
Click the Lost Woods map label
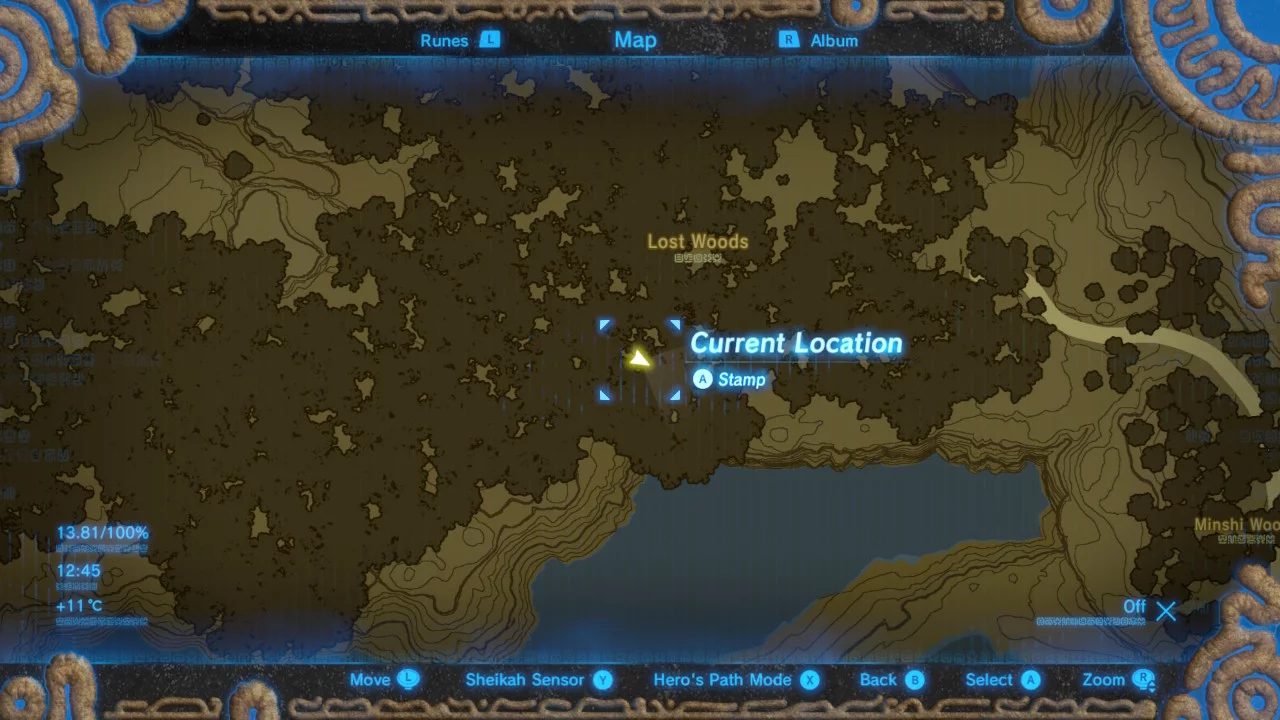point(697,242)
